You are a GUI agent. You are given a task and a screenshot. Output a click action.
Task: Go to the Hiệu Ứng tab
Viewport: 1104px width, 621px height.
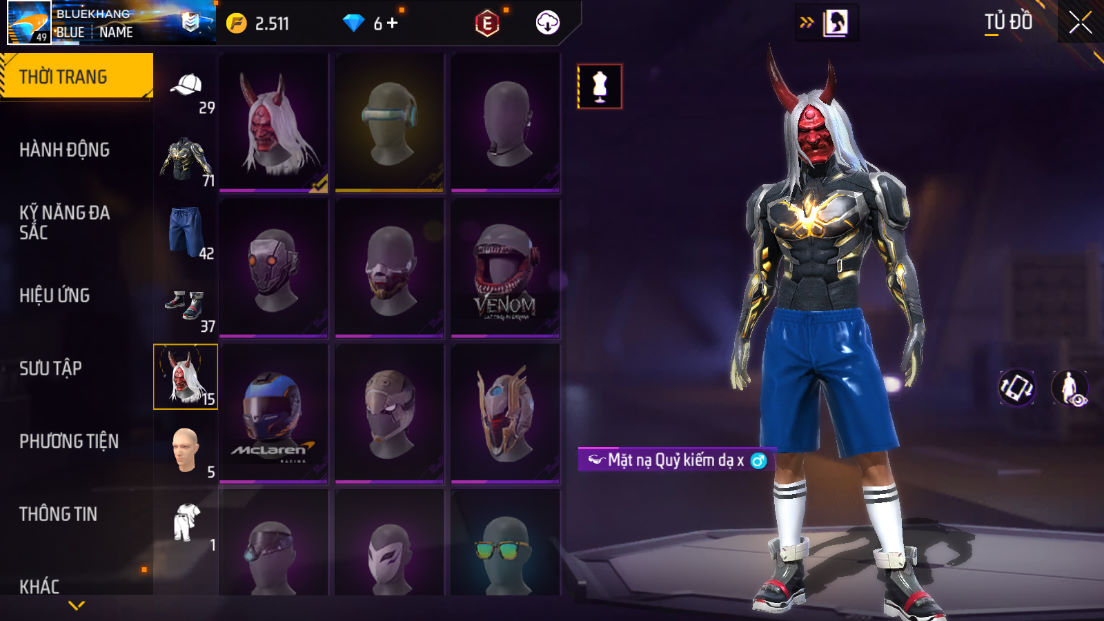coord(55,295)
